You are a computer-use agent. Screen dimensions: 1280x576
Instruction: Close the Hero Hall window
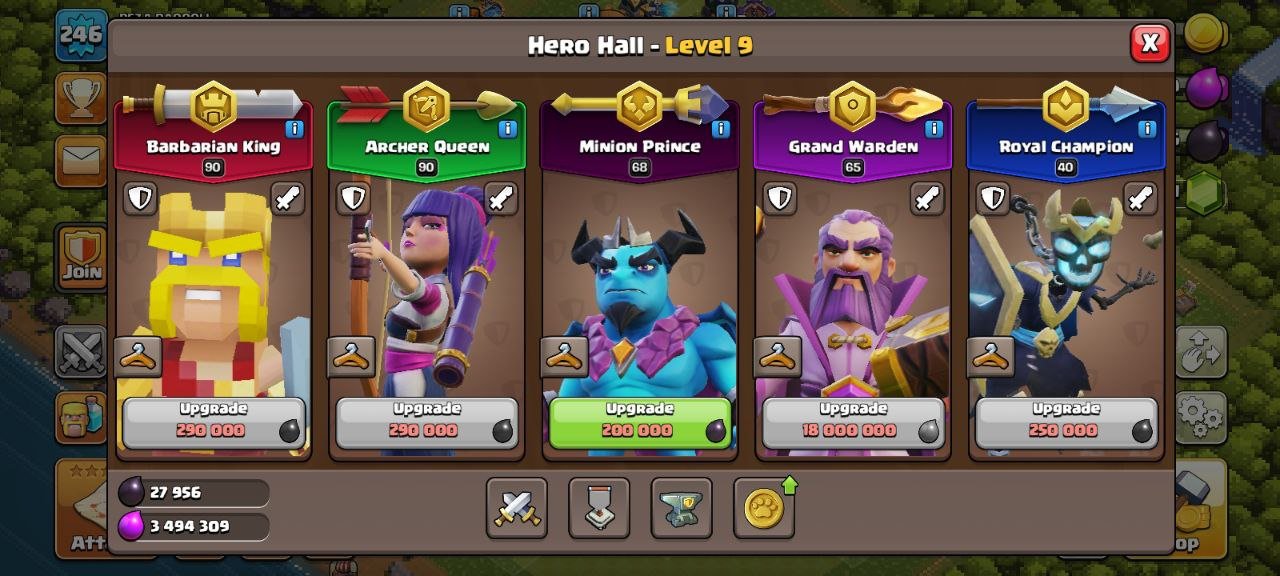coord(1150,43)
